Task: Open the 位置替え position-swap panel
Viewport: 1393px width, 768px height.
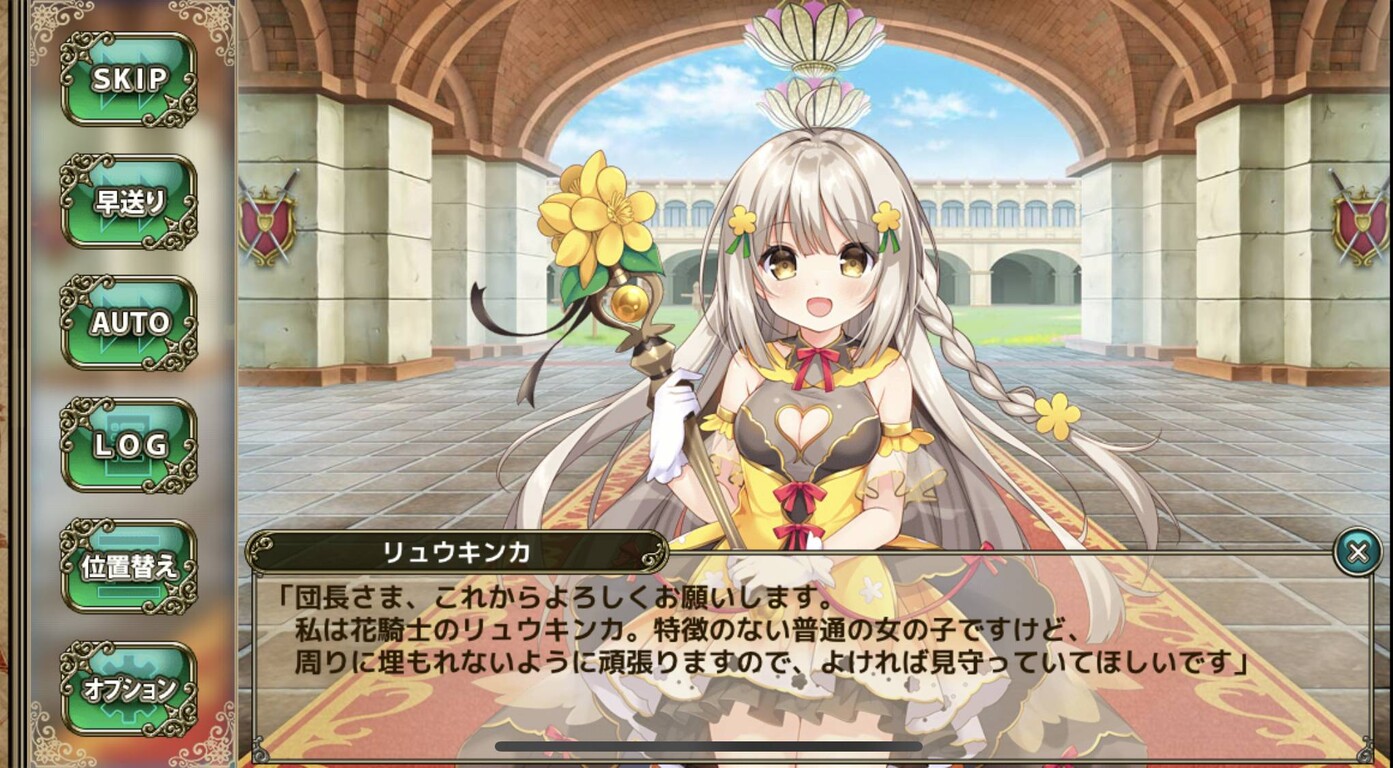Action: point(128,567)
